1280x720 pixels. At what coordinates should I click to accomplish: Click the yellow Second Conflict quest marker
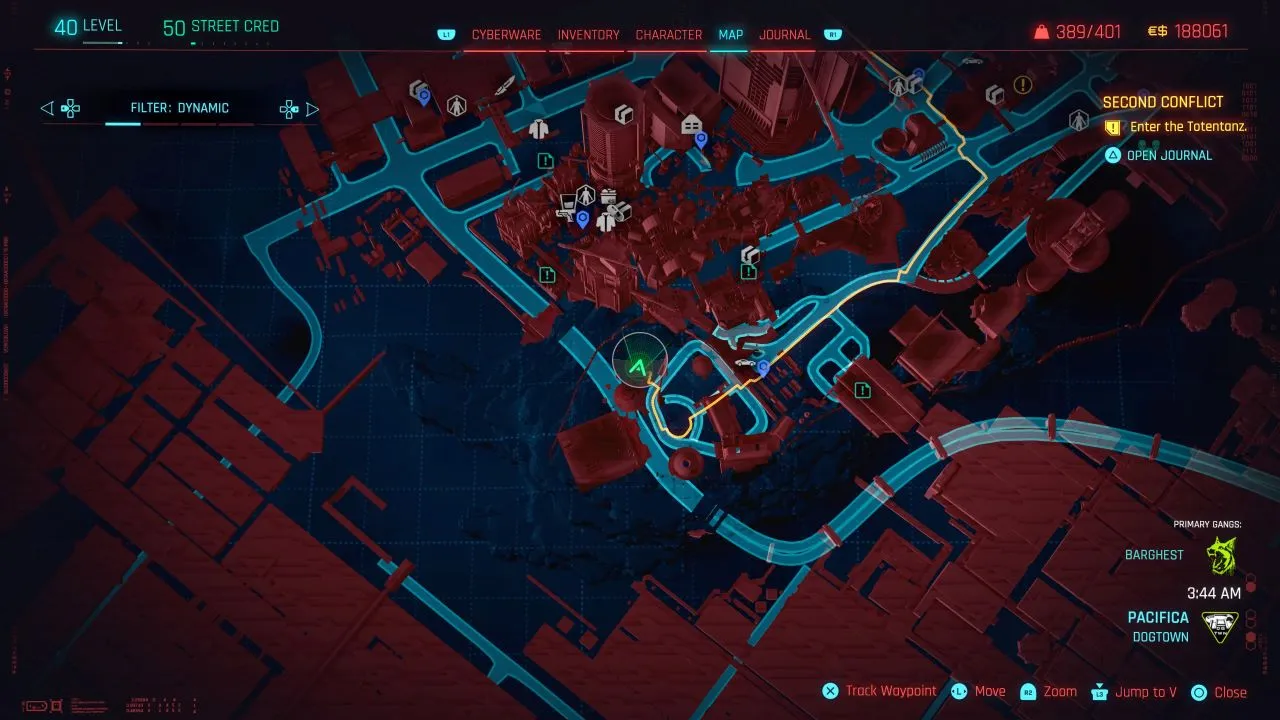coord(1022,84)
